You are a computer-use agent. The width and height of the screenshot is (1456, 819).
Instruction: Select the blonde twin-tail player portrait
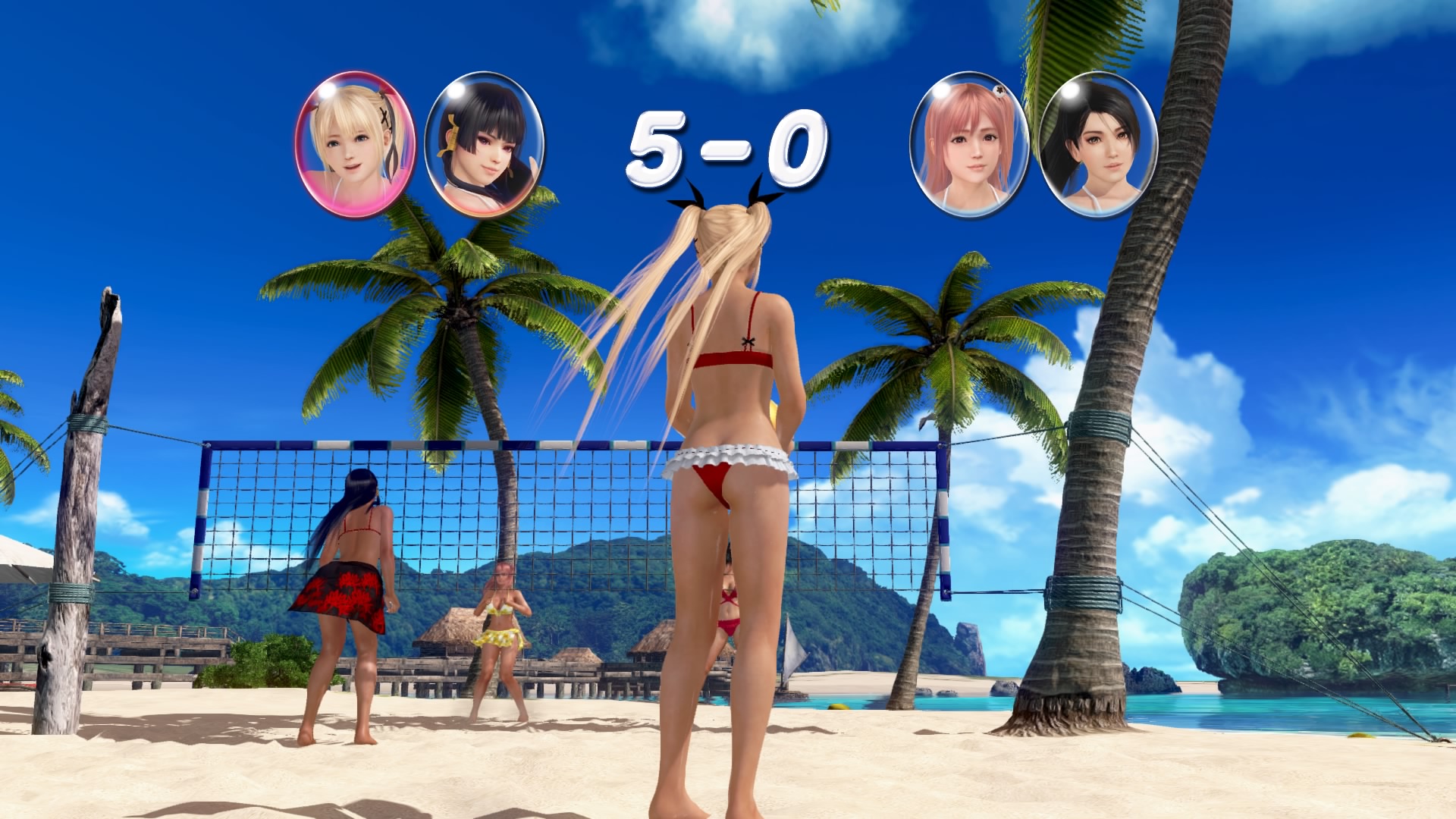(355, 144)
